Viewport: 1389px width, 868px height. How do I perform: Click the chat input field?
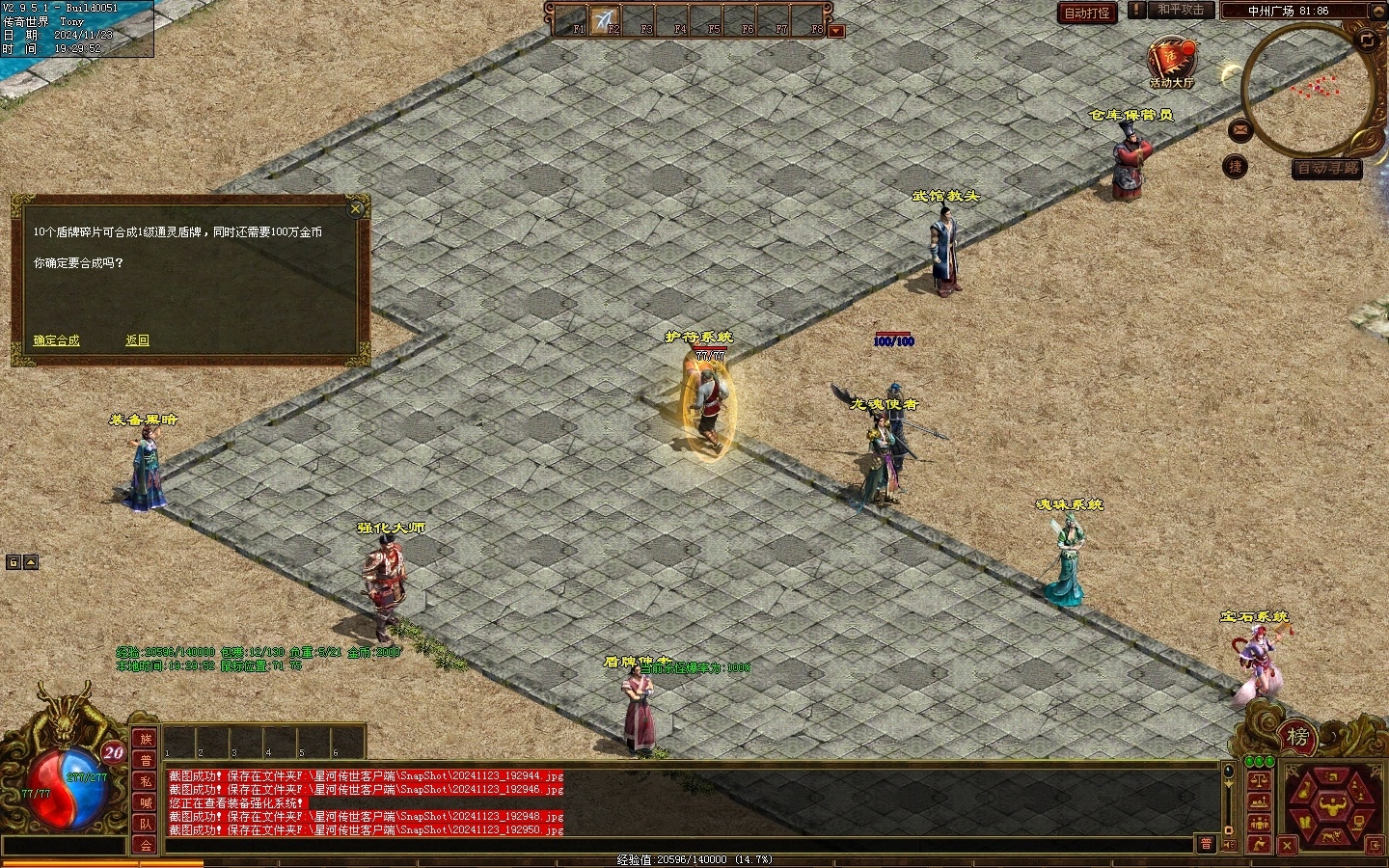point(675,845)
